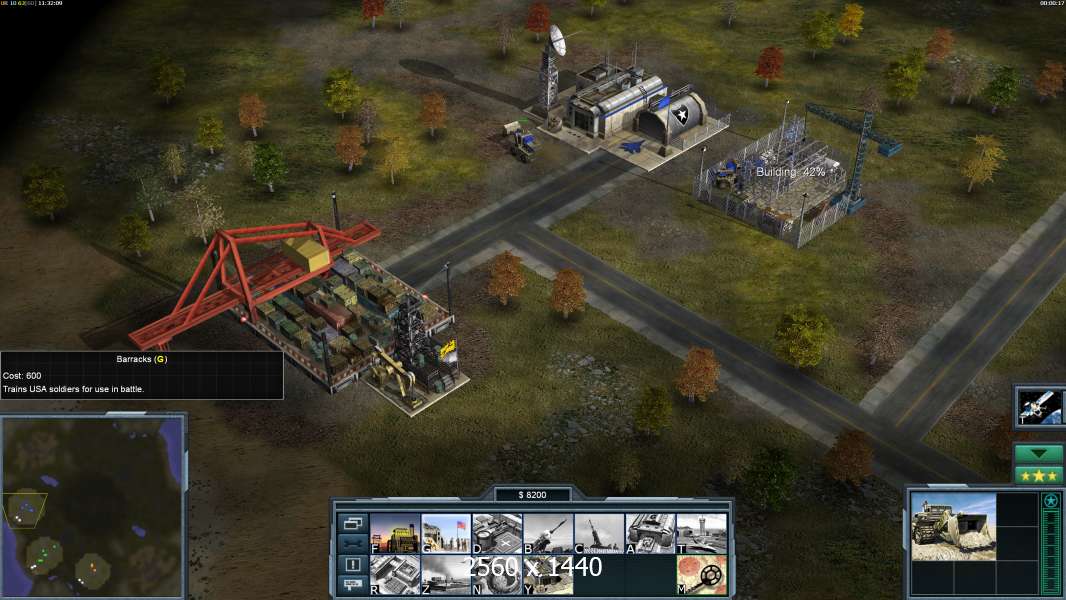Choose the build icon with hotkey Y
This screenshot has width=1066, height=600.
pos(548,574)
